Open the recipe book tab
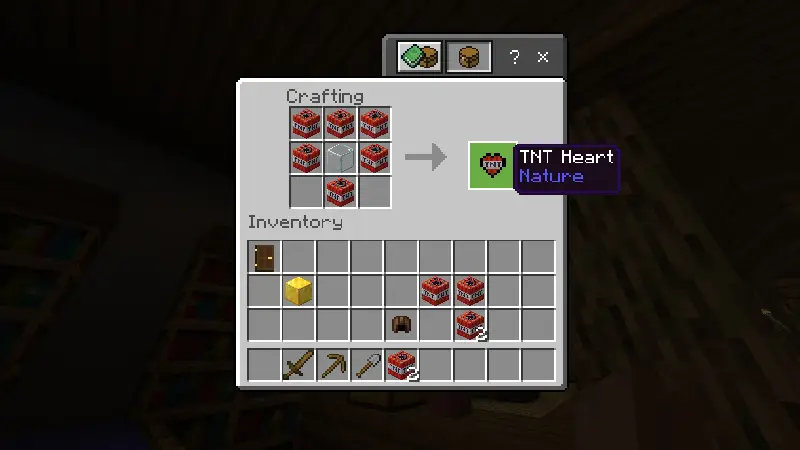Viewport: 800px width, 450px height. pos(418,57)
